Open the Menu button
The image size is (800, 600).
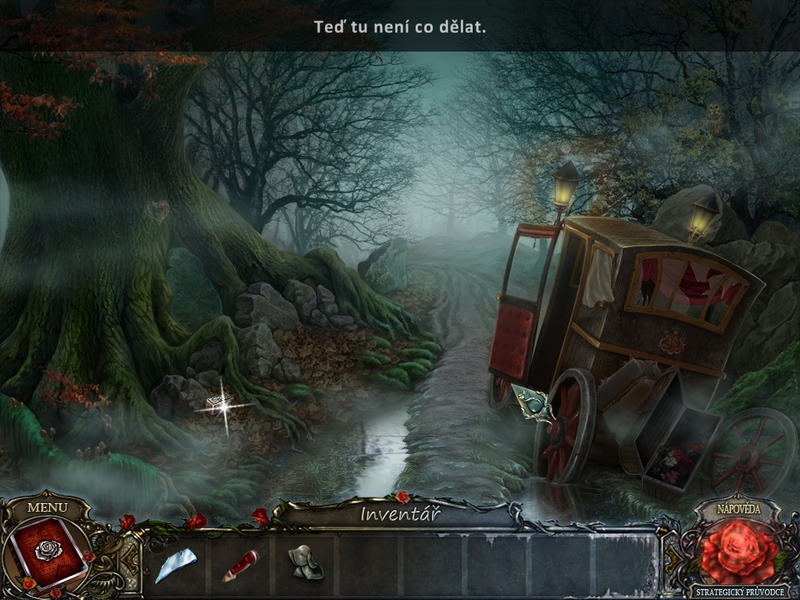[x=47, y=506]
